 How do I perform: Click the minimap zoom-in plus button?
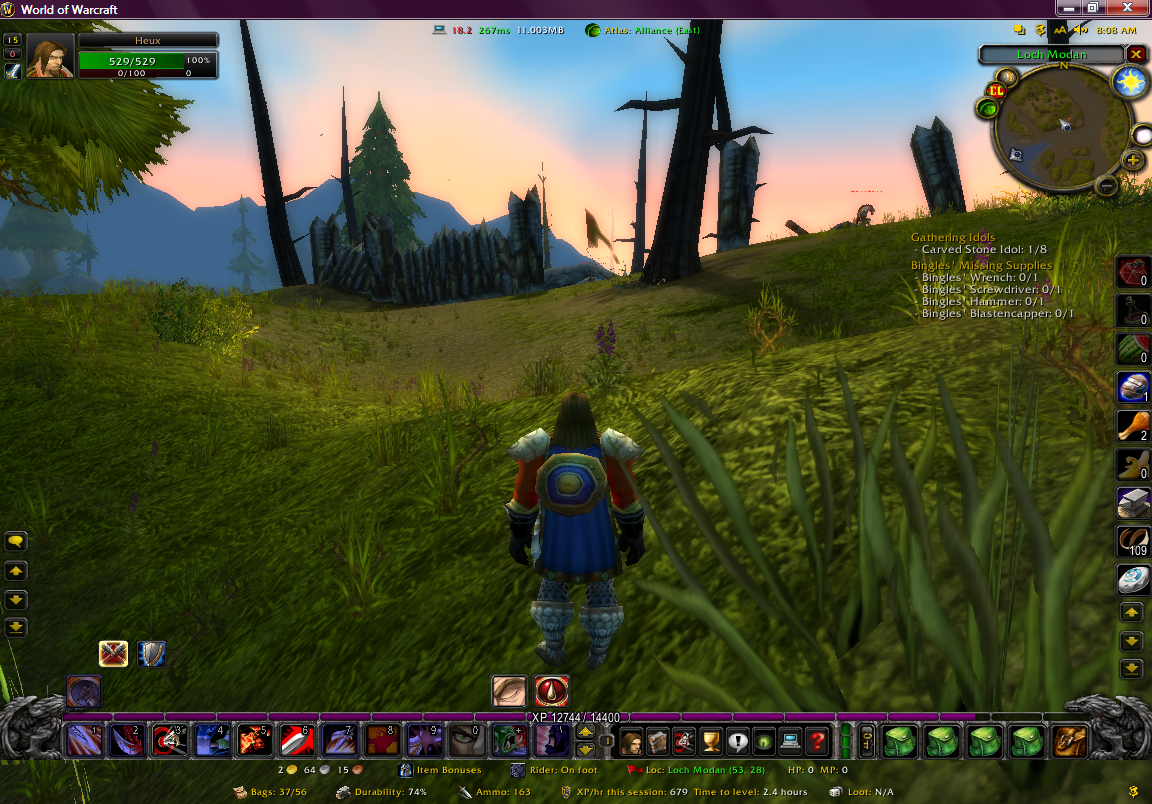pos(1133,160)
